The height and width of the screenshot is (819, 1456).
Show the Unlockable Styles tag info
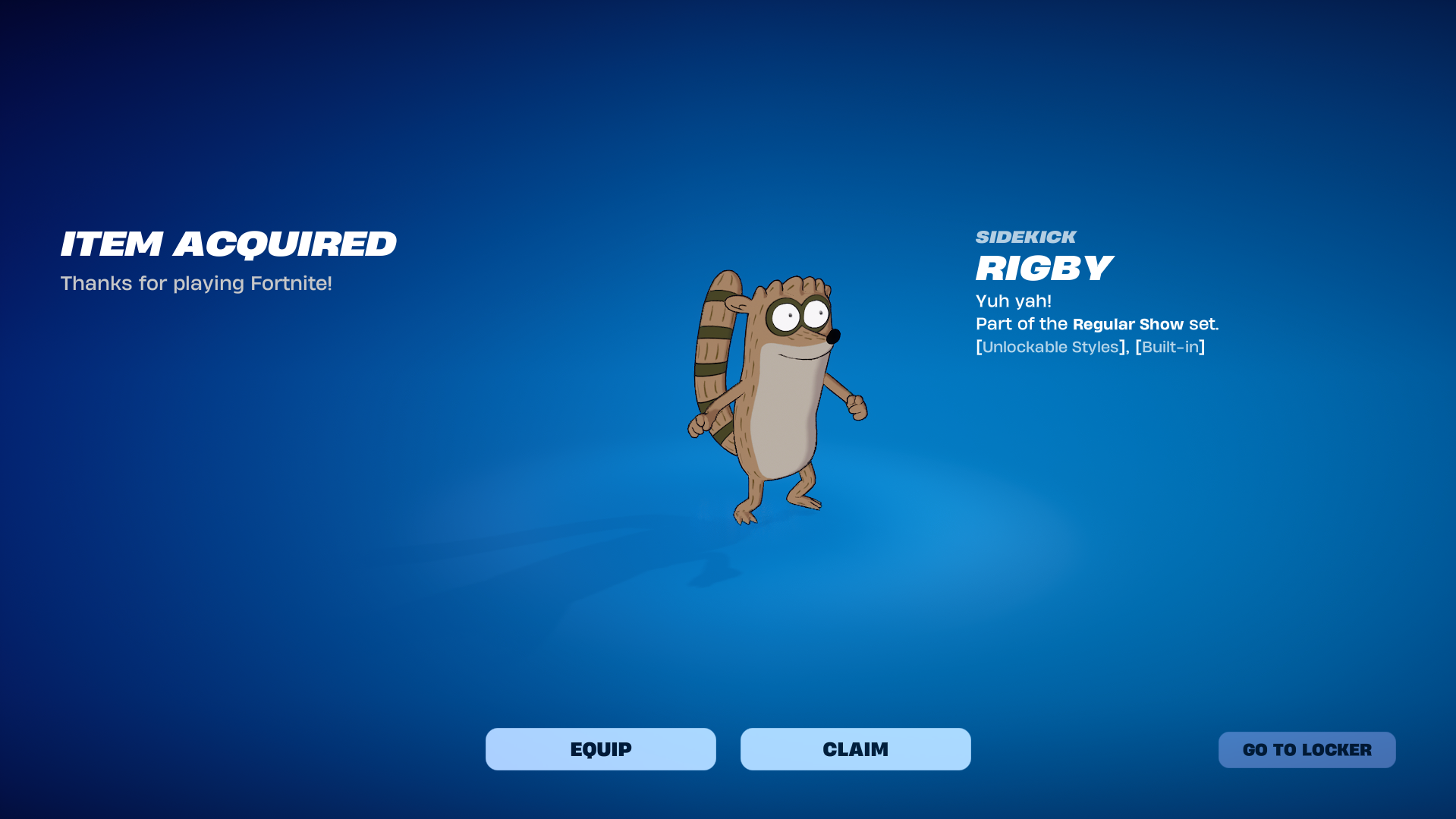(1050, 347)
